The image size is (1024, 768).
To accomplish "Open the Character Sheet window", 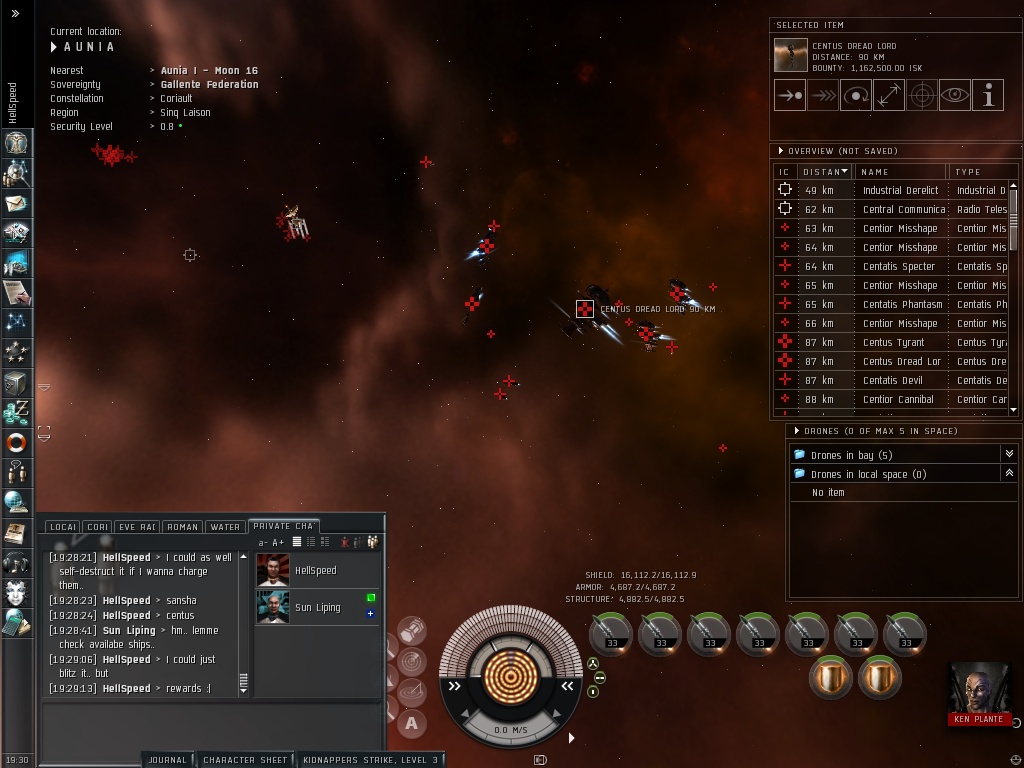I will [245, 760].
